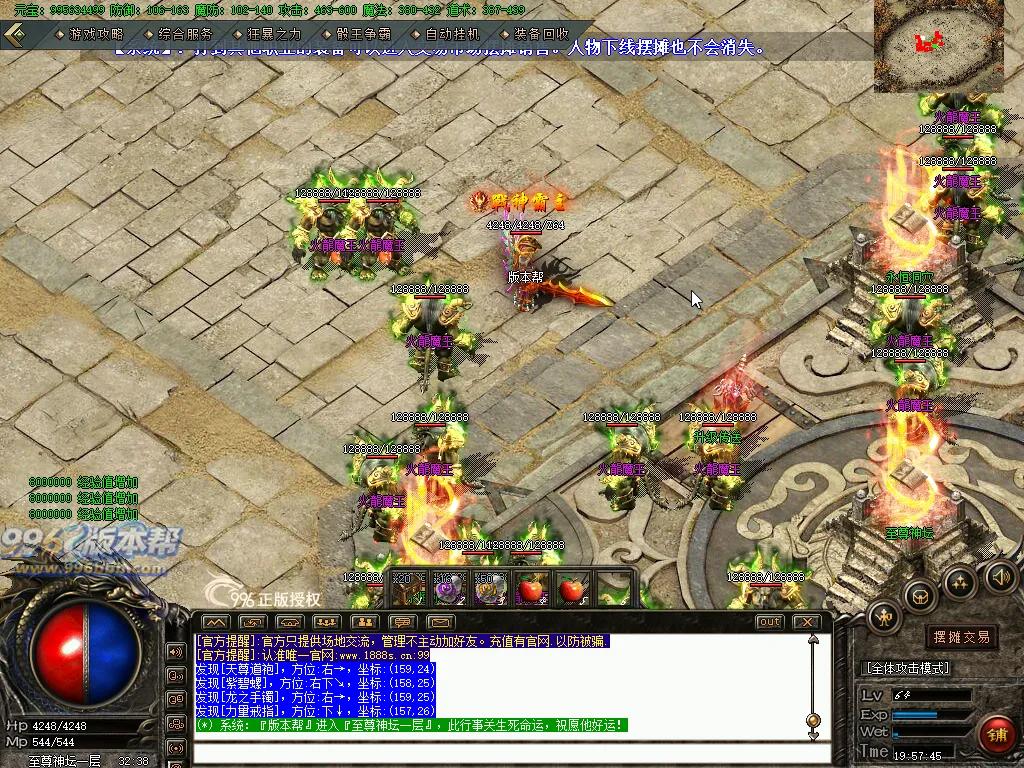Viewport: 1024px width, 768px height.
Task: Close the chat panel with X
Action: pyautogui.click(x=806, y=622)
